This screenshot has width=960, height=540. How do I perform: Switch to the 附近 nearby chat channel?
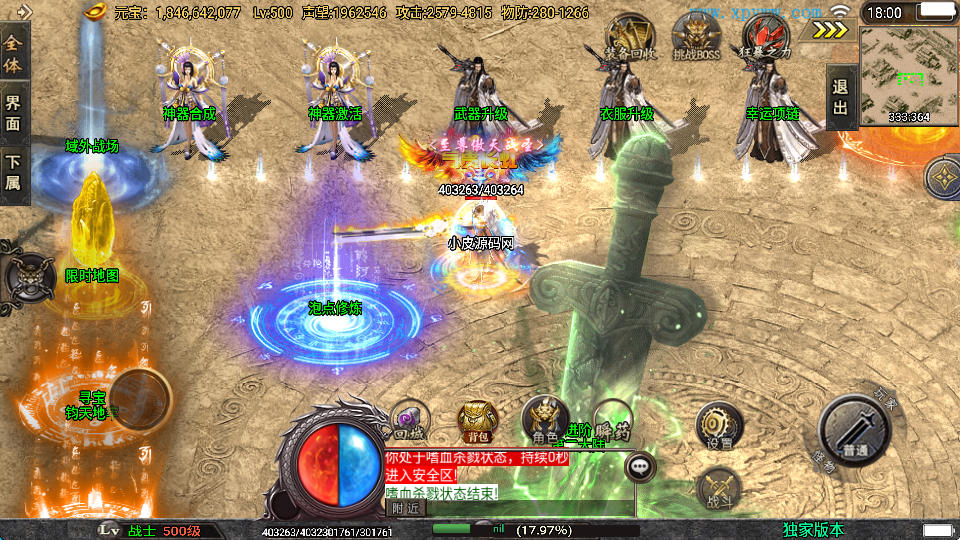point(404,507)
